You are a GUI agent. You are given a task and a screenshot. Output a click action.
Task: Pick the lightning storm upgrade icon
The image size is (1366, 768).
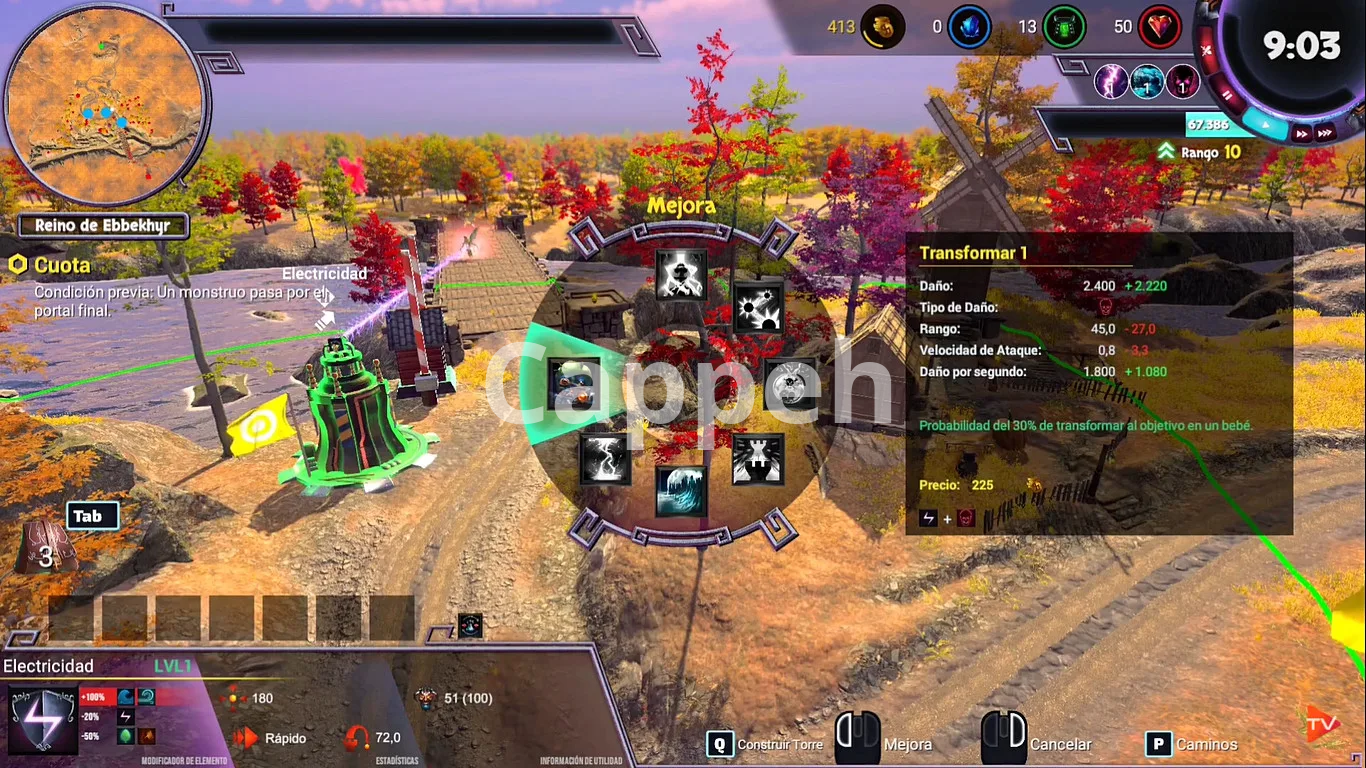tap(605, 459)
